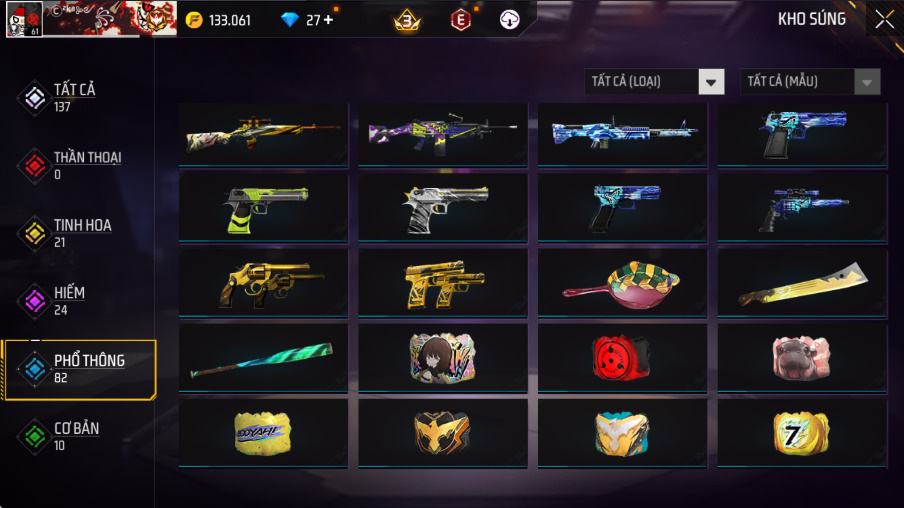Screen dimensions: 904x508
Task: Select the frying pan skin
Action: click(622, 283)
